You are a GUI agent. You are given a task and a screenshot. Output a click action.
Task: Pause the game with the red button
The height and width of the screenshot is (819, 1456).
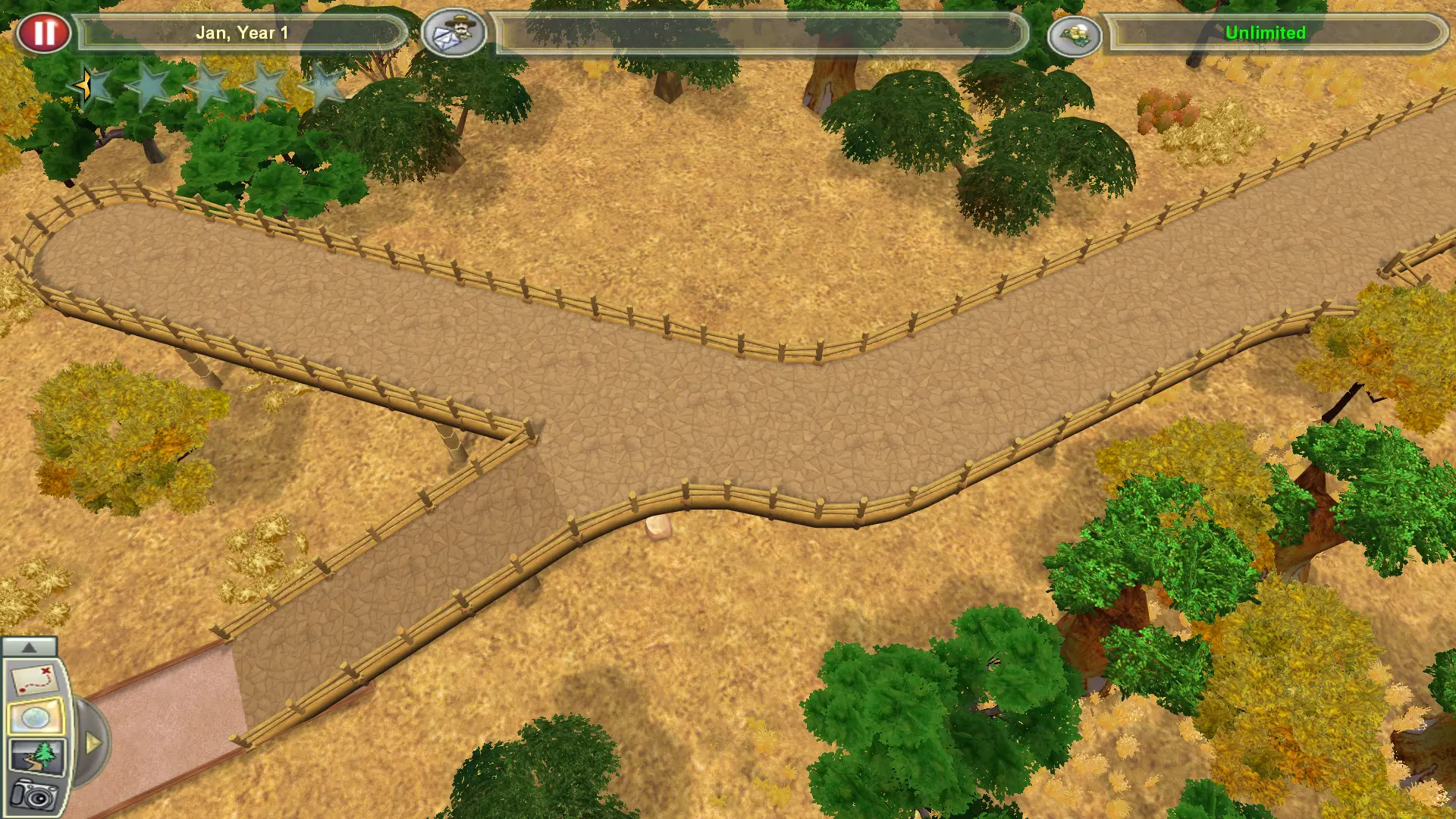tap(44, 33)
